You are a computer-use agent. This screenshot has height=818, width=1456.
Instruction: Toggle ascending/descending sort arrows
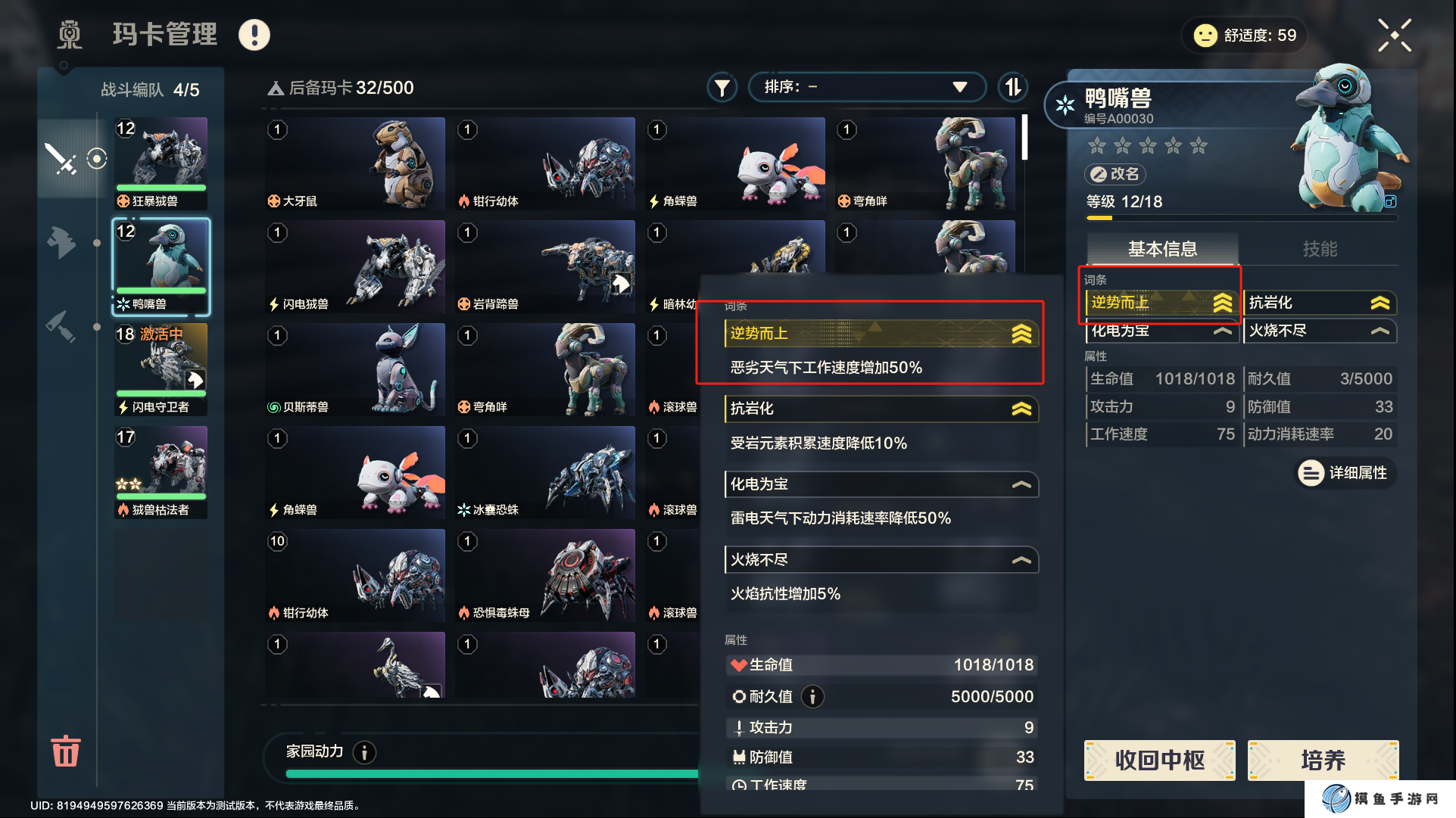click(x=1013, y=87)
